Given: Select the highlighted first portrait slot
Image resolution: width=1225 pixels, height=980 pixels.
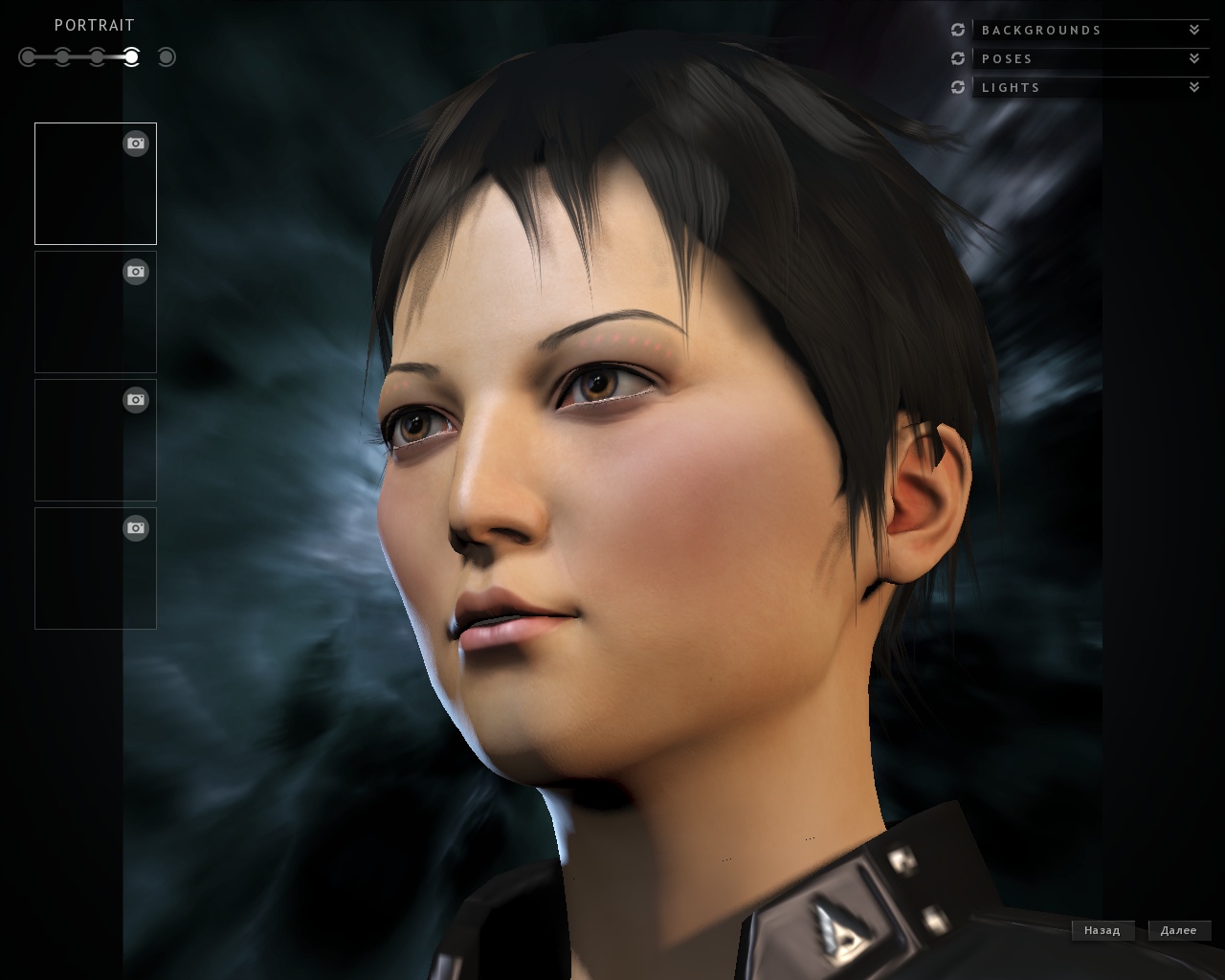Looking at the screenshot, I should pyautogui.click(x=95, y=184).
